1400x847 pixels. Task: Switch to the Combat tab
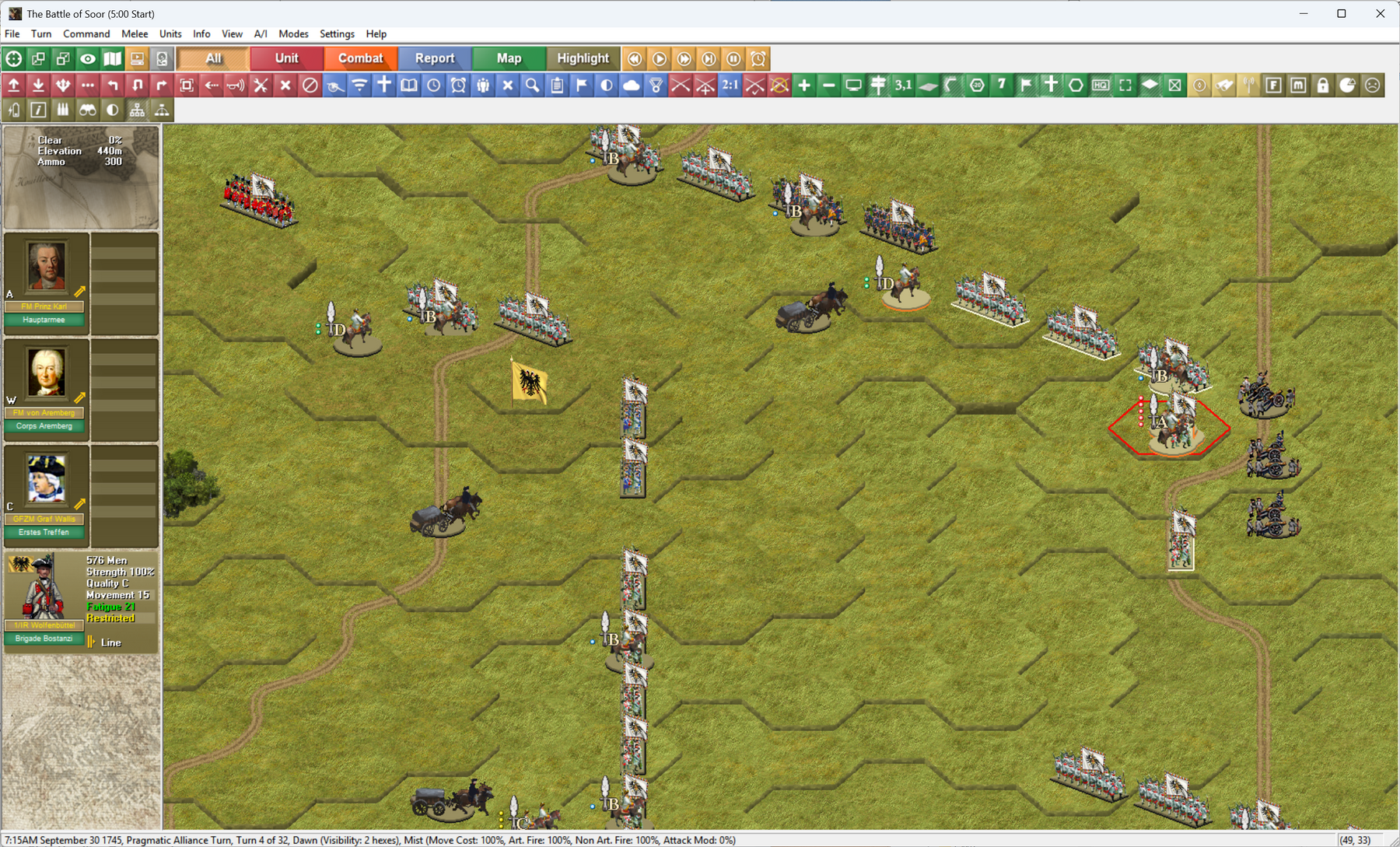pos(360,58)
